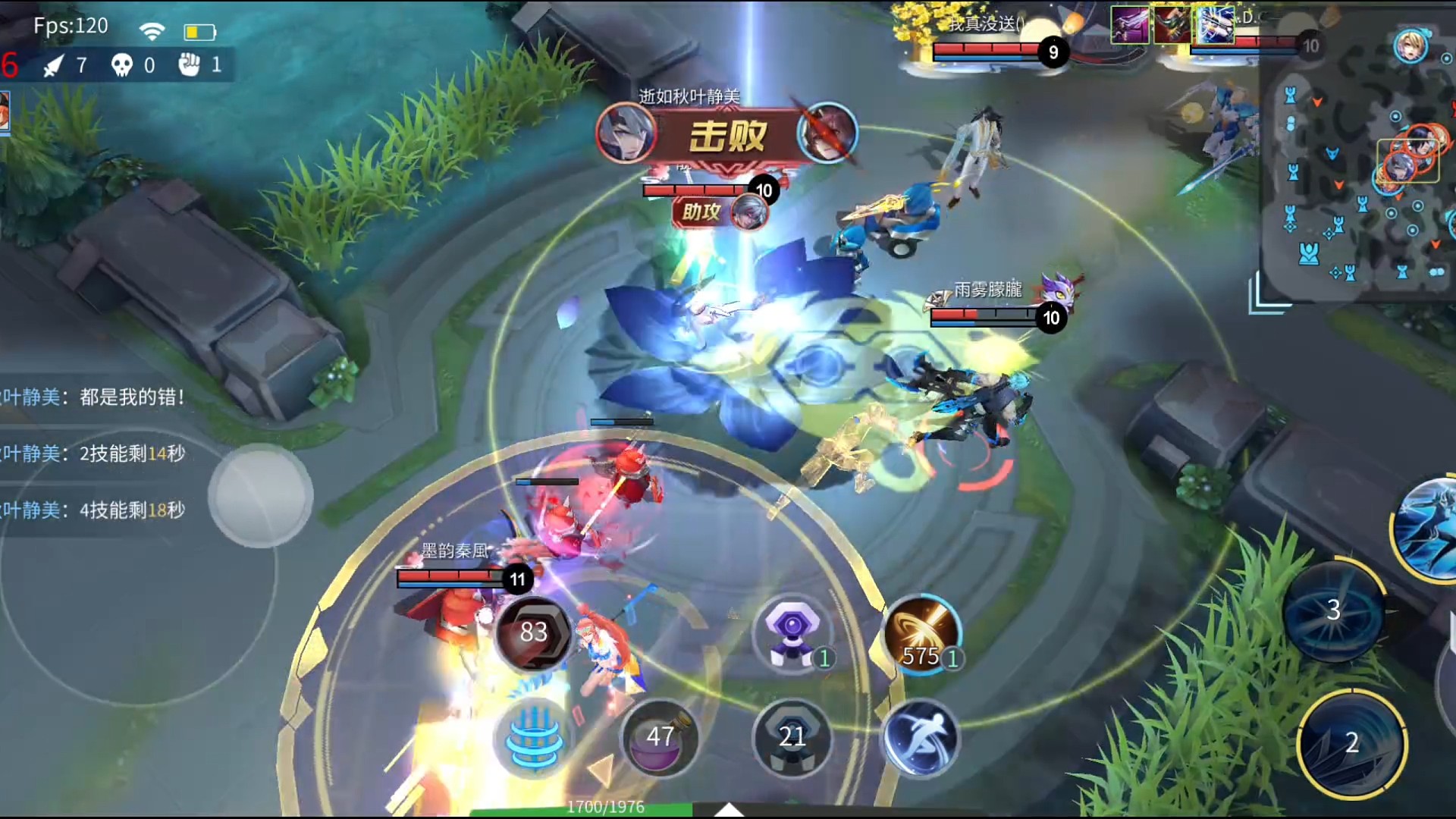The height and width of the screenshot is (819, 1456).
Task: Select the red hero thumbnail at top
Action: 1172,25
